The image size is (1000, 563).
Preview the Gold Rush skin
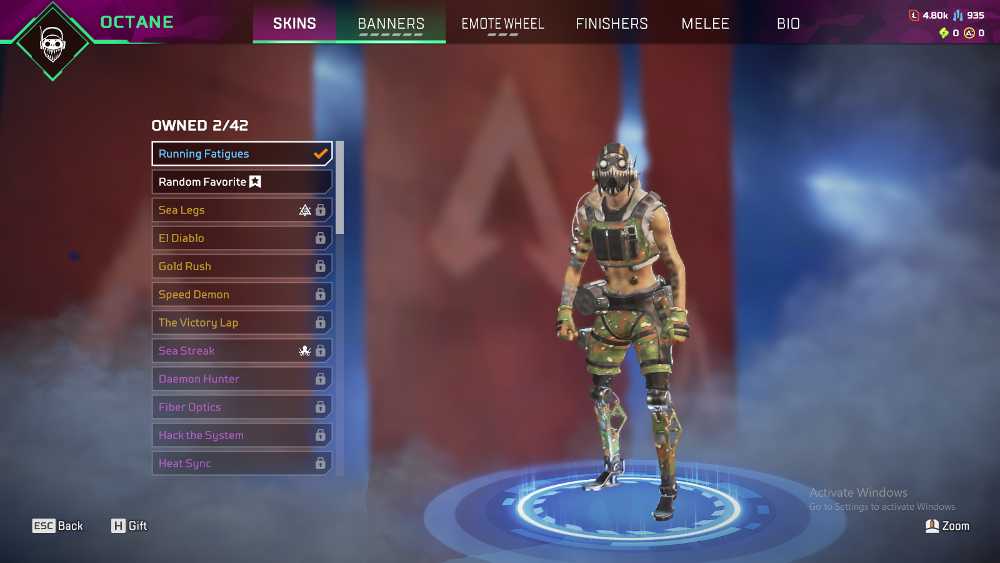[241, 266]
